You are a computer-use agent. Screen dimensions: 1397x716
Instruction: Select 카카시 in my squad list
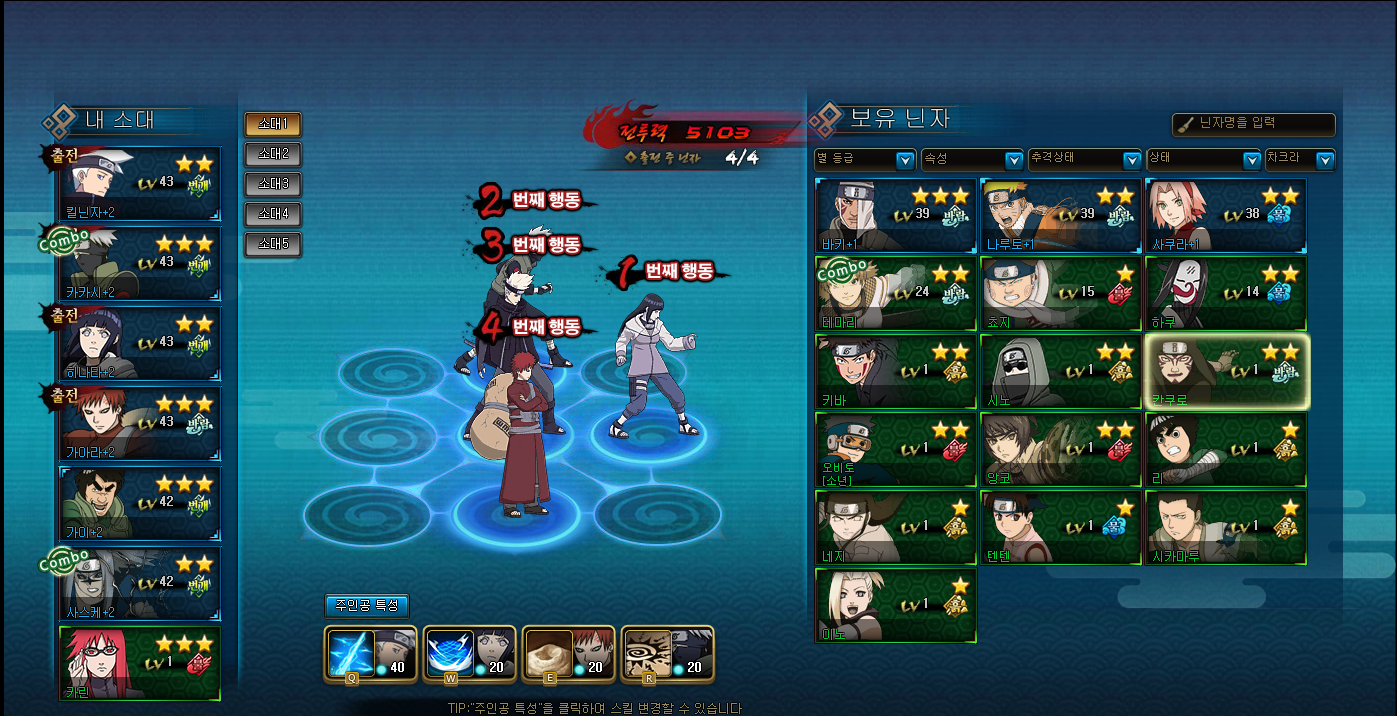pyautogui.click(x=140, y=263)
